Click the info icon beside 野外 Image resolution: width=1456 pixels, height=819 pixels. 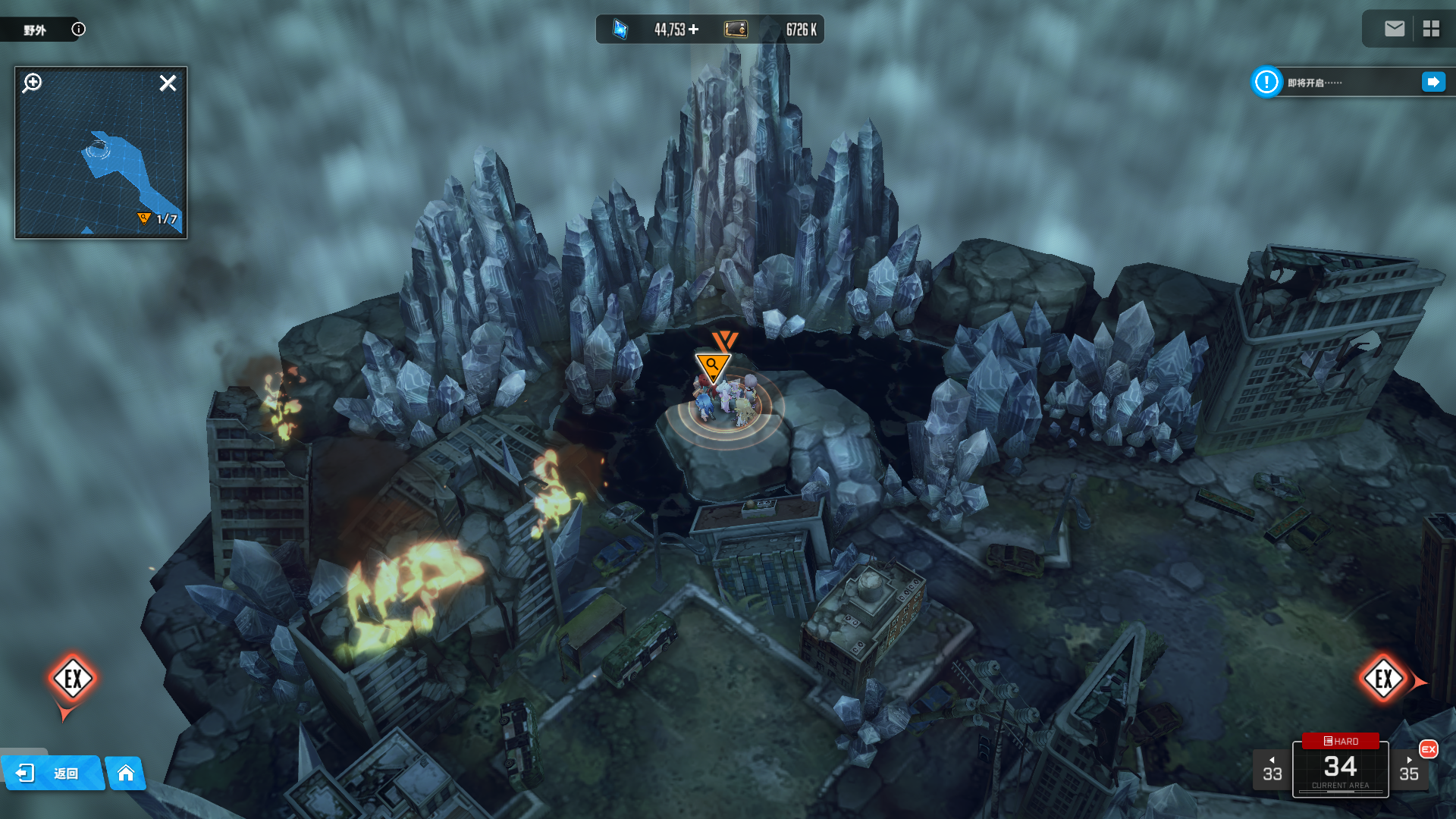point(78,30)
